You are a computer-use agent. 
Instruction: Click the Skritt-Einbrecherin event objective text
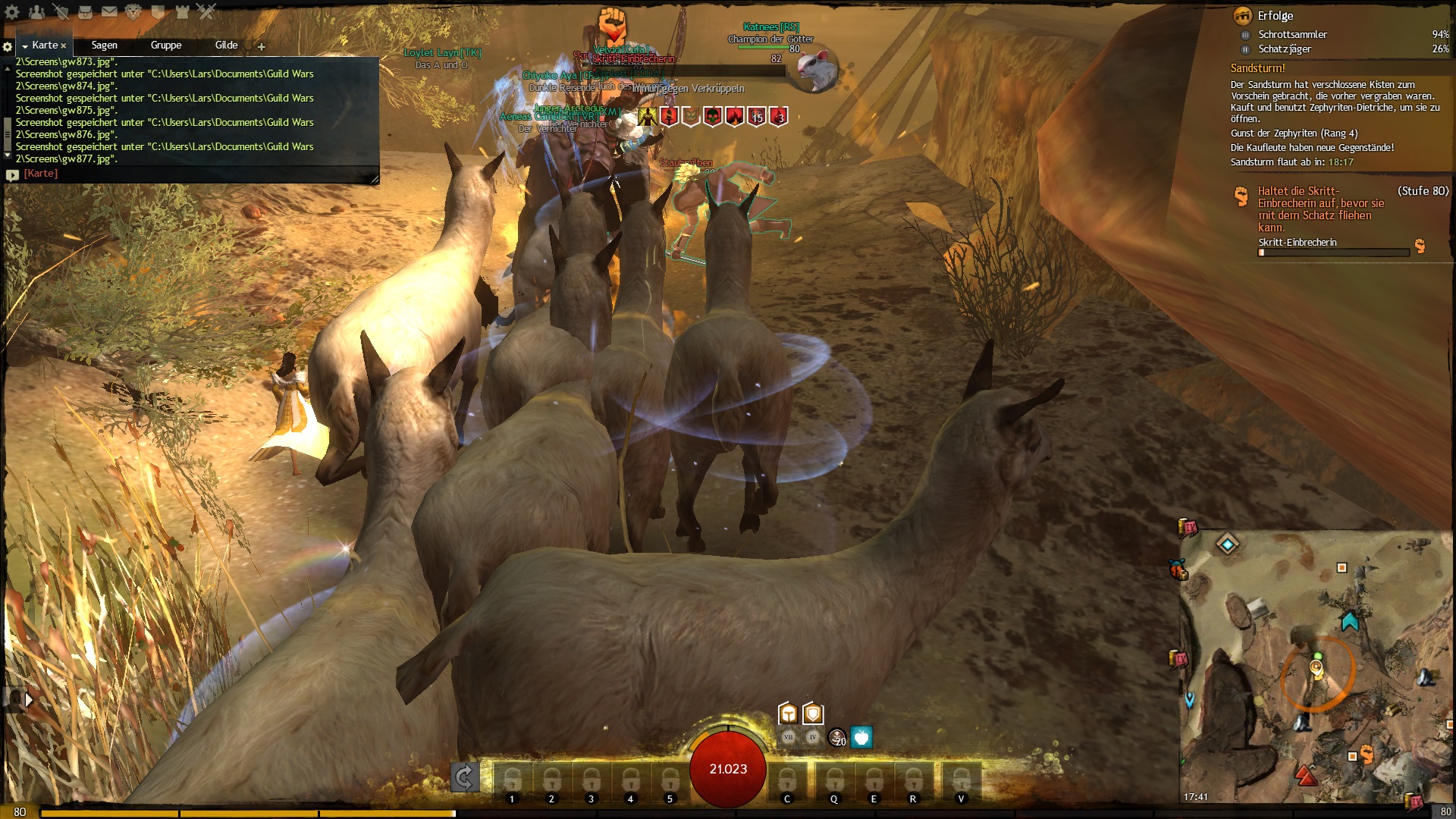[1320, 209]
